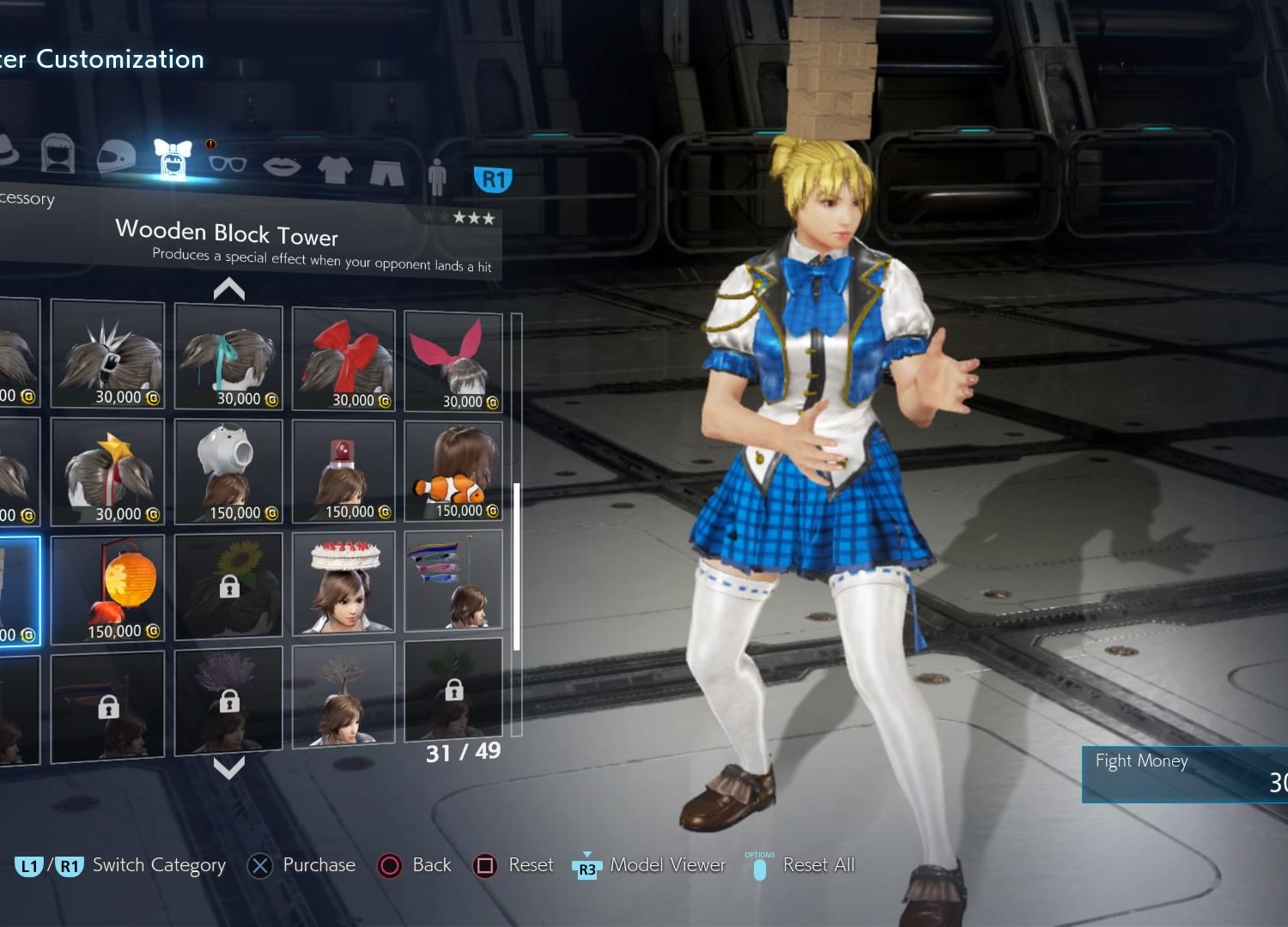Pick the clownfish accessory
1288x927 pixels.
(x=453, y=471)
